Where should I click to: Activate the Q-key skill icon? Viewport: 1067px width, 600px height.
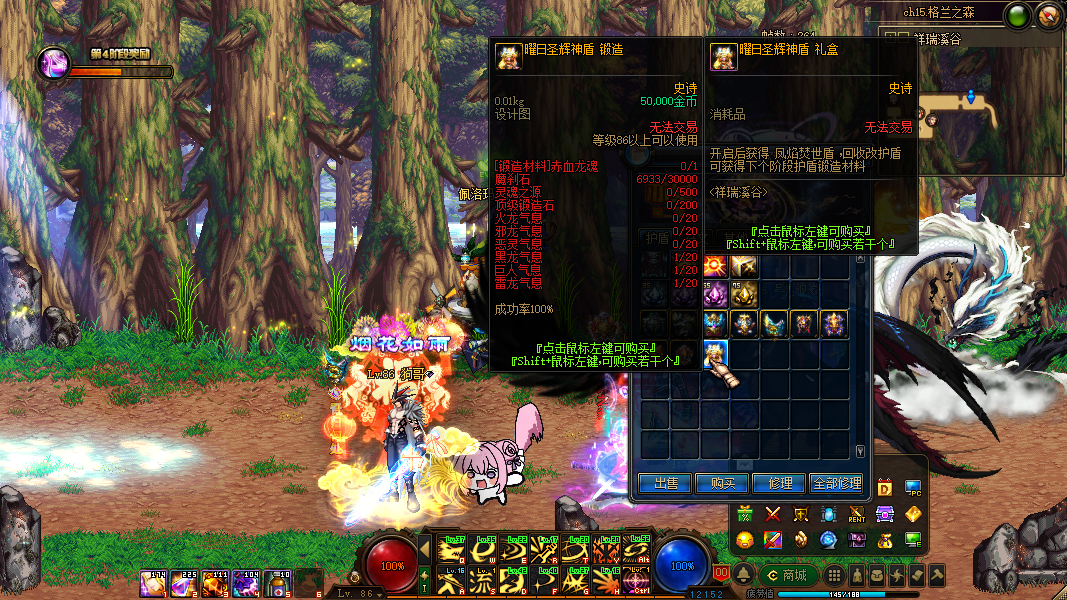452,550
